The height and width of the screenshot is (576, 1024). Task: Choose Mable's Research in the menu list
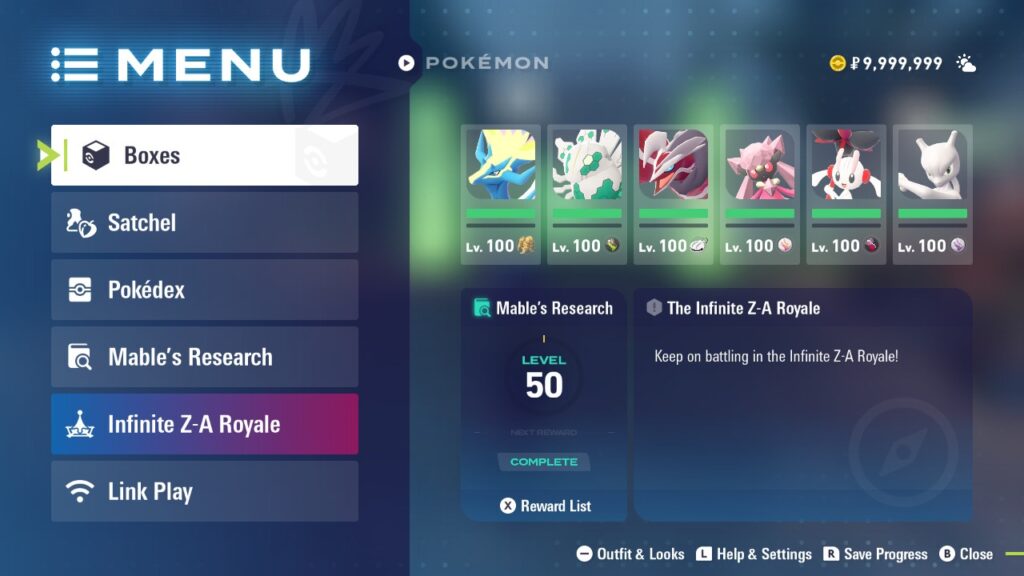[204, 357]
